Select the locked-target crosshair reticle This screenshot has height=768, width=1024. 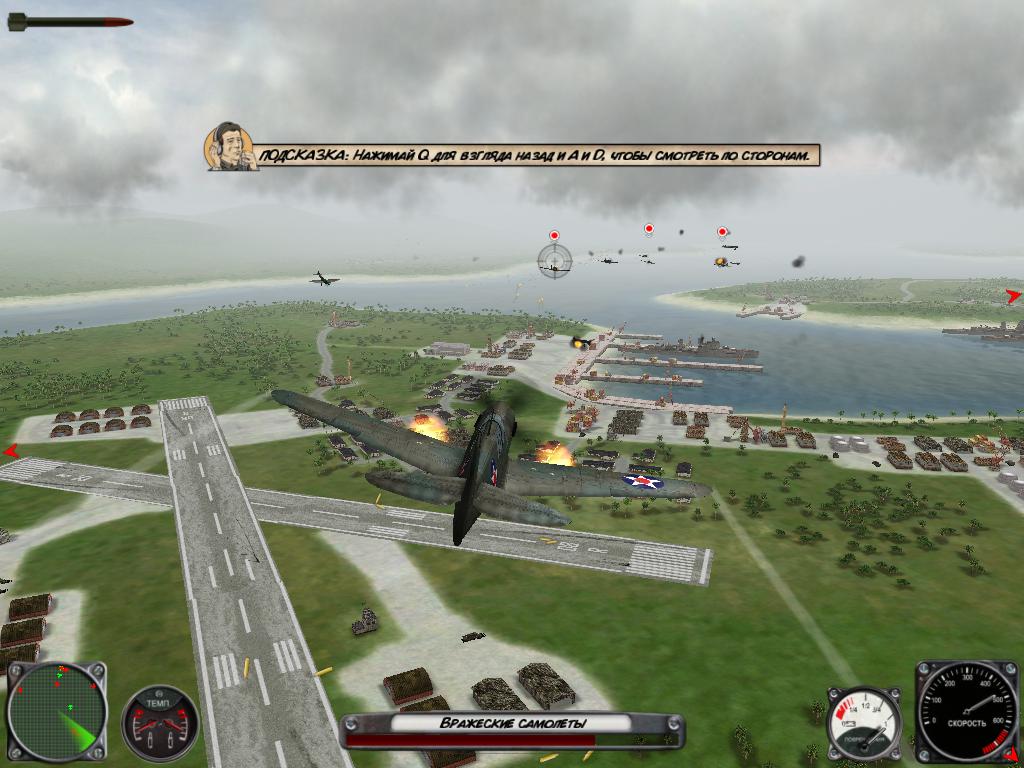(553, 260)
